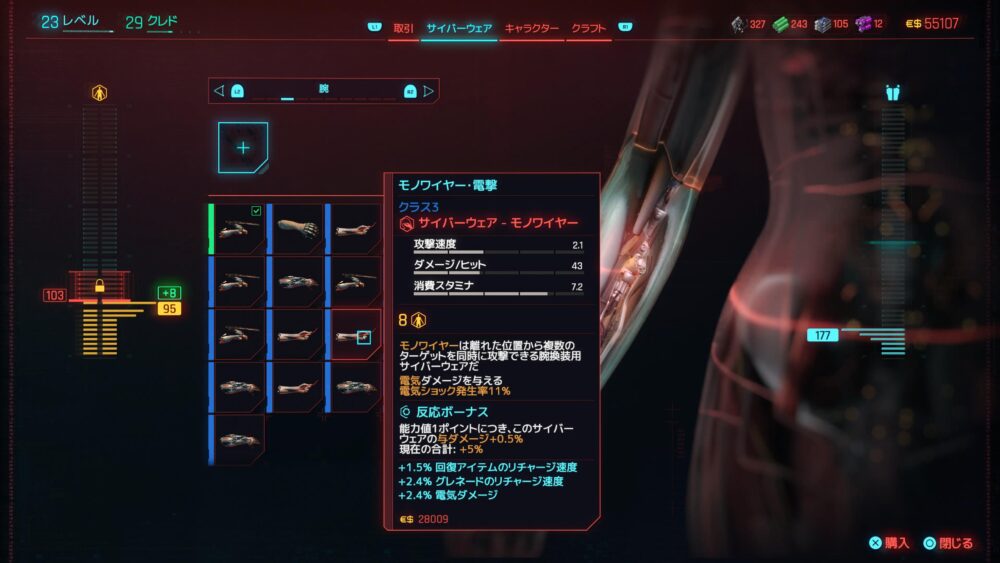Buy the Monowire with 購入
1000x563 pixels.
[889, 543]
